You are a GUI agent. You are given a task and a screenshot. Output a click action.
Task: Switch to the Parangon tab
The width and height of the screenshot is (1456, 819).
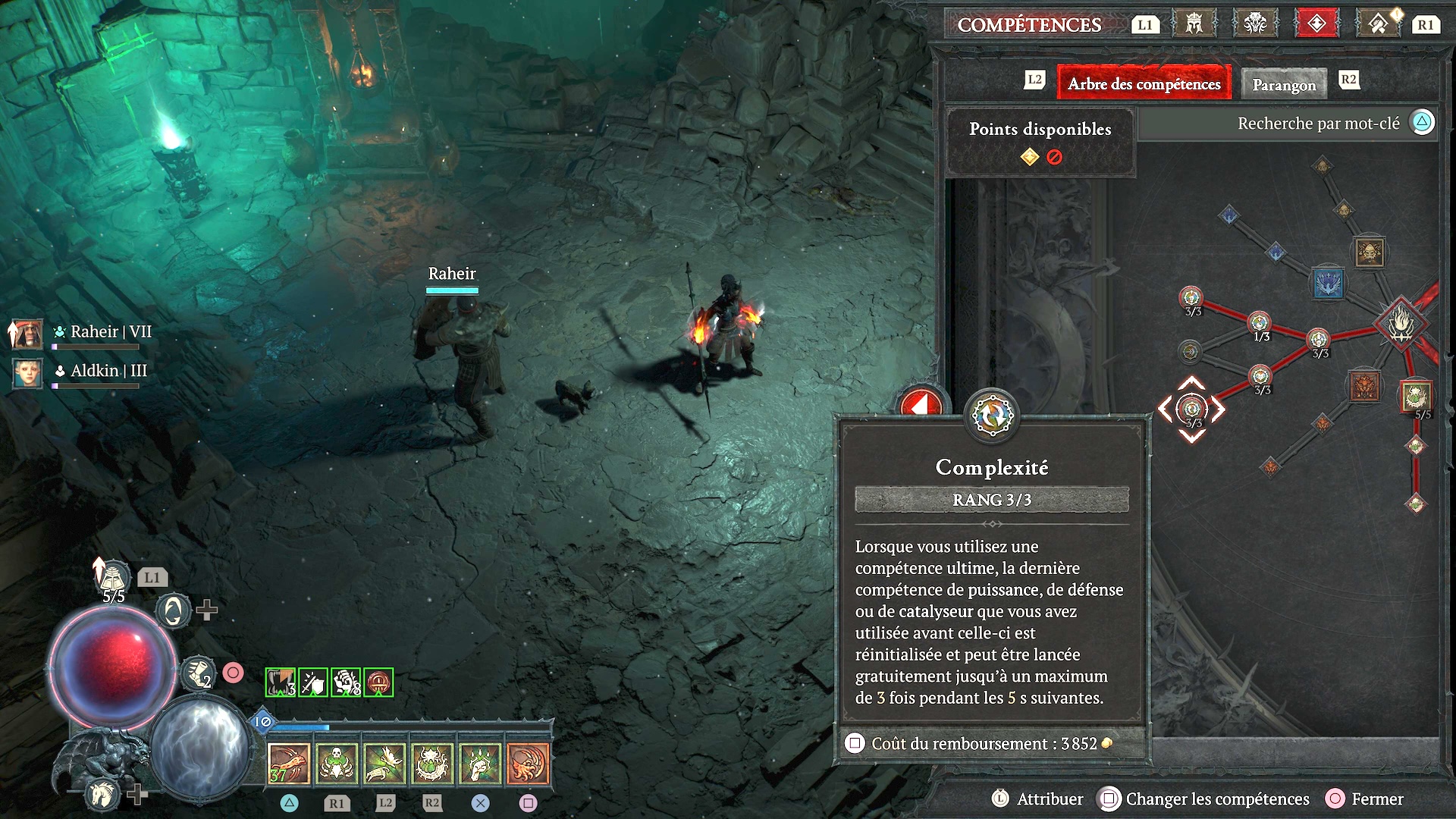click(x=1284, y=84)
